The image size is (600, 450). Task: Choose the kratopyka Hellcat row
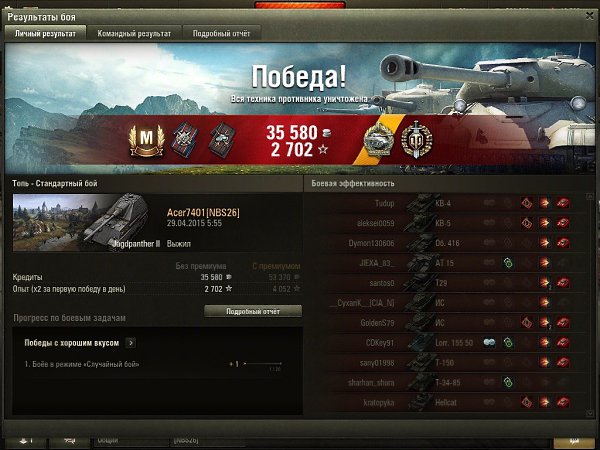tap(448, 402)
